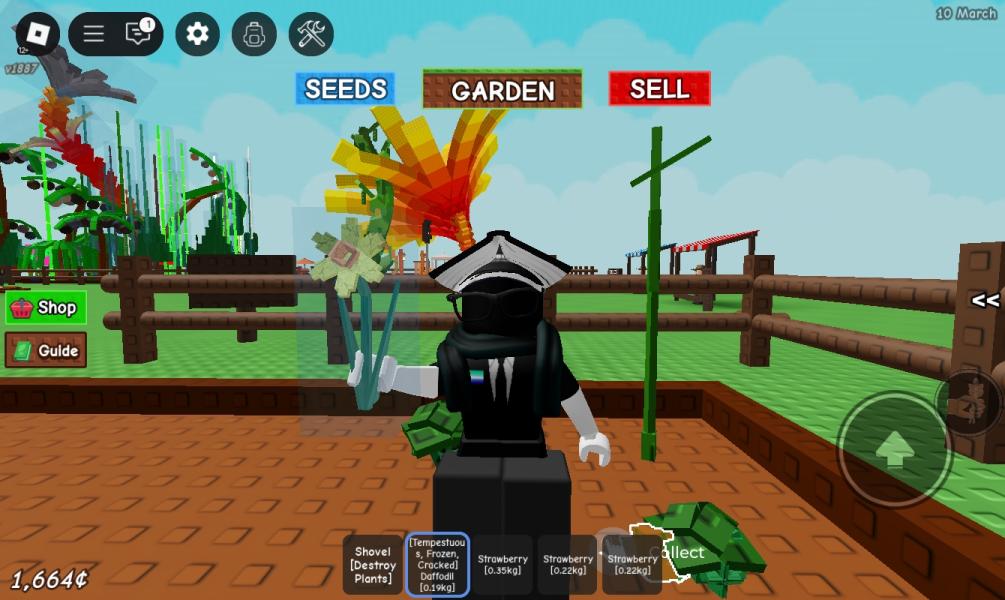The width and height of the screenshot is (1005, 600).
Task: Select the red SELL button
Action: point(659,89)
